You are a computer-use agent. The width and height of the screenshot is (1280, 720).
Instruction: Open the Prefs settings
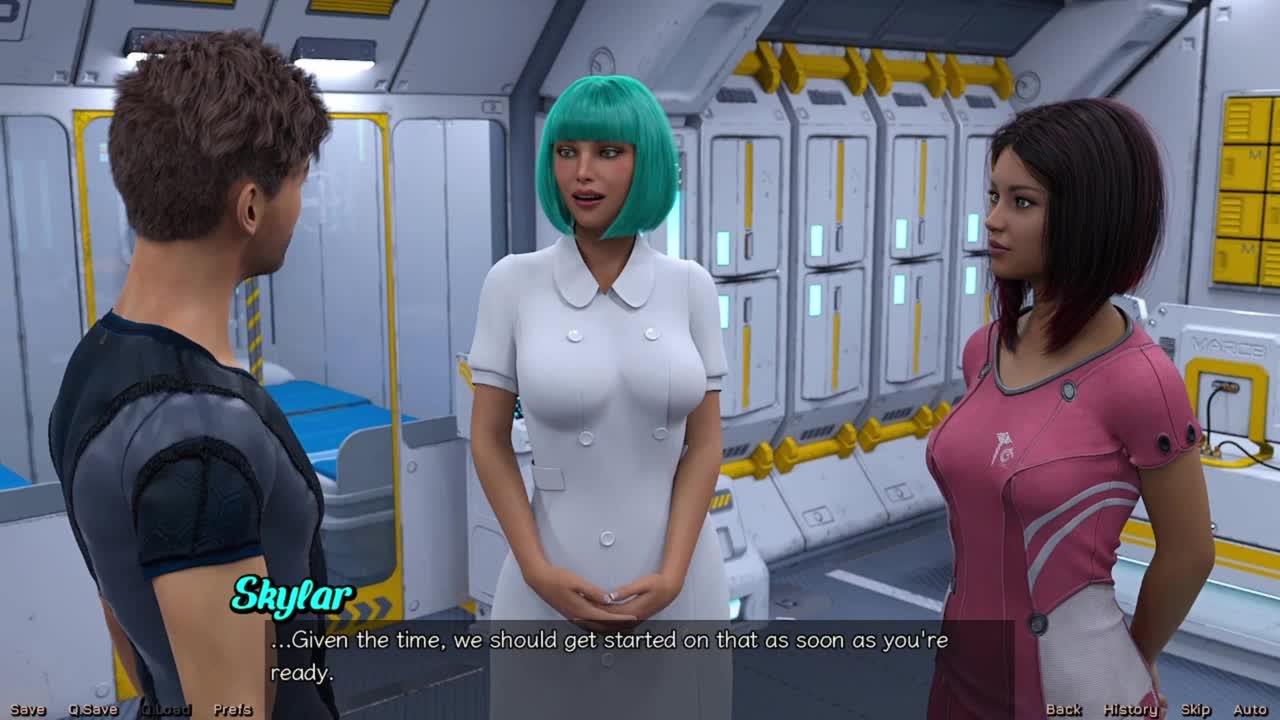[x=232, y=709]
